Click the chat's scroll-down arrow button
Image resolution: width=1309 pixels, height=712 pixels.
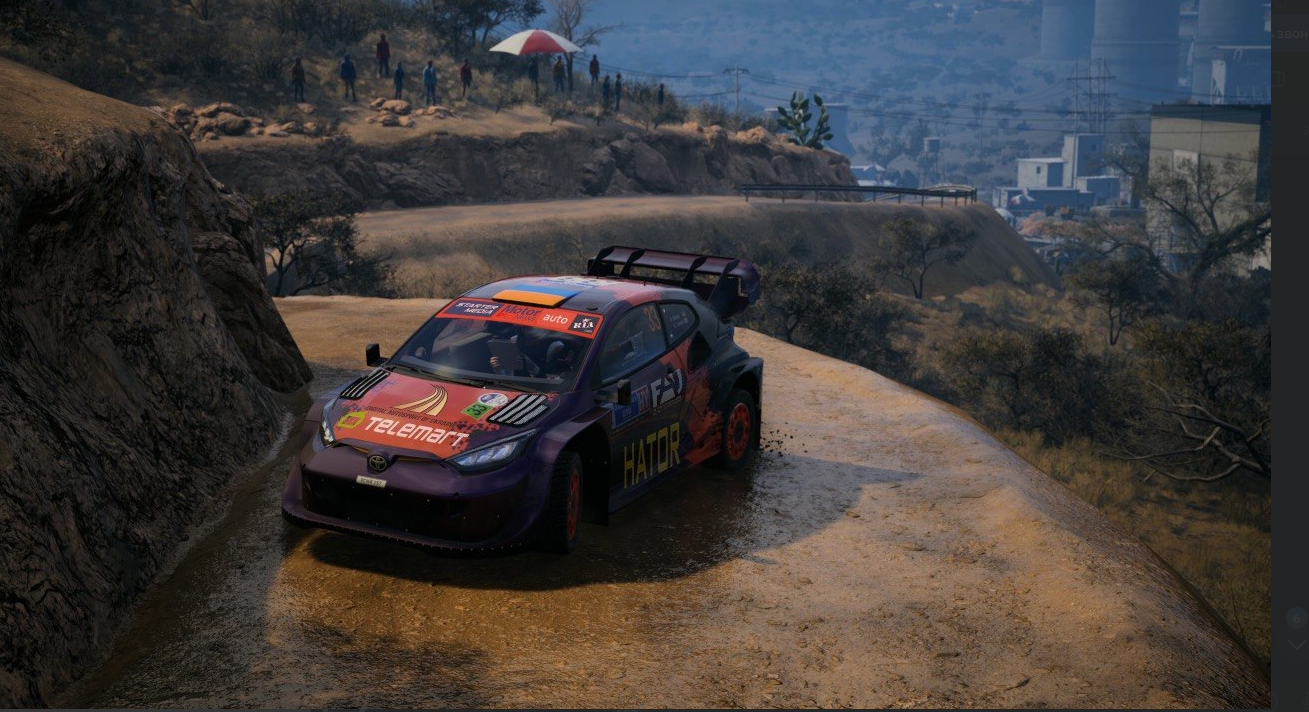(x=1296, y=646)
